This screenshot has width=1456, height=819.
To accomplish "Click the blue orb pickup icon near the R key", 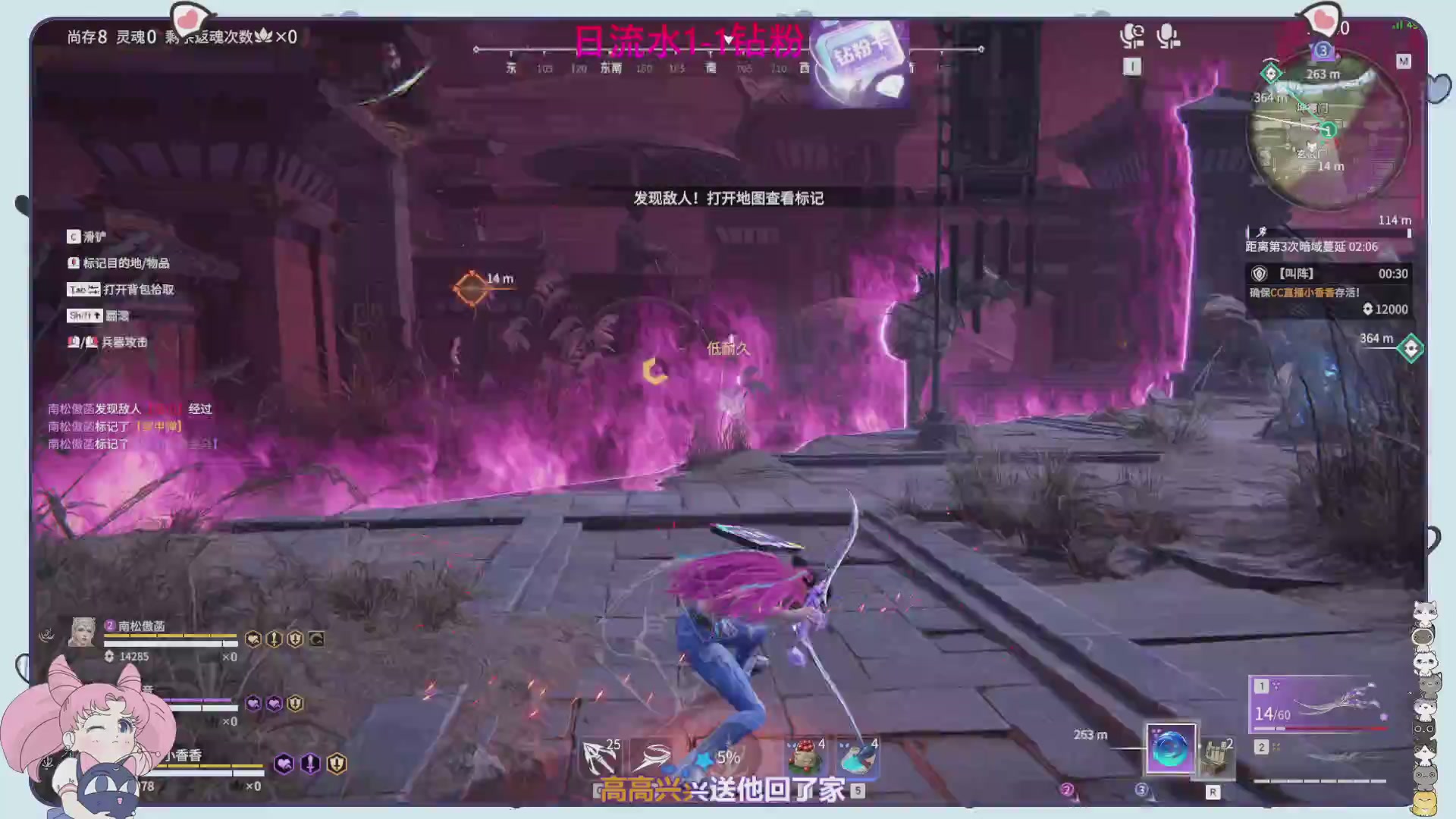I will click(1171, 748).
